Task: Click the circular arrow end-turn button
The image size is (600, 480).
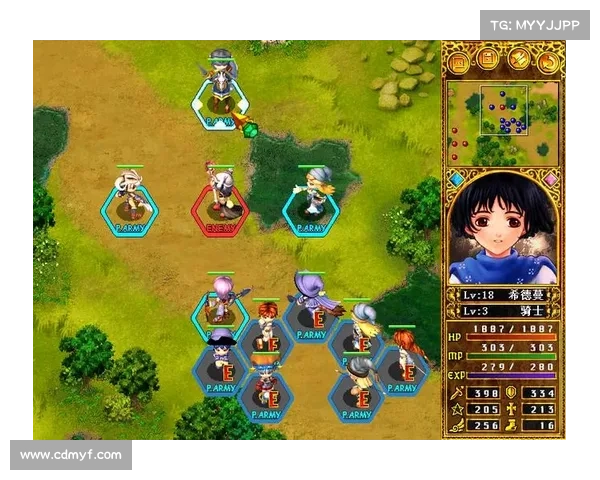Action: point(547,63)
